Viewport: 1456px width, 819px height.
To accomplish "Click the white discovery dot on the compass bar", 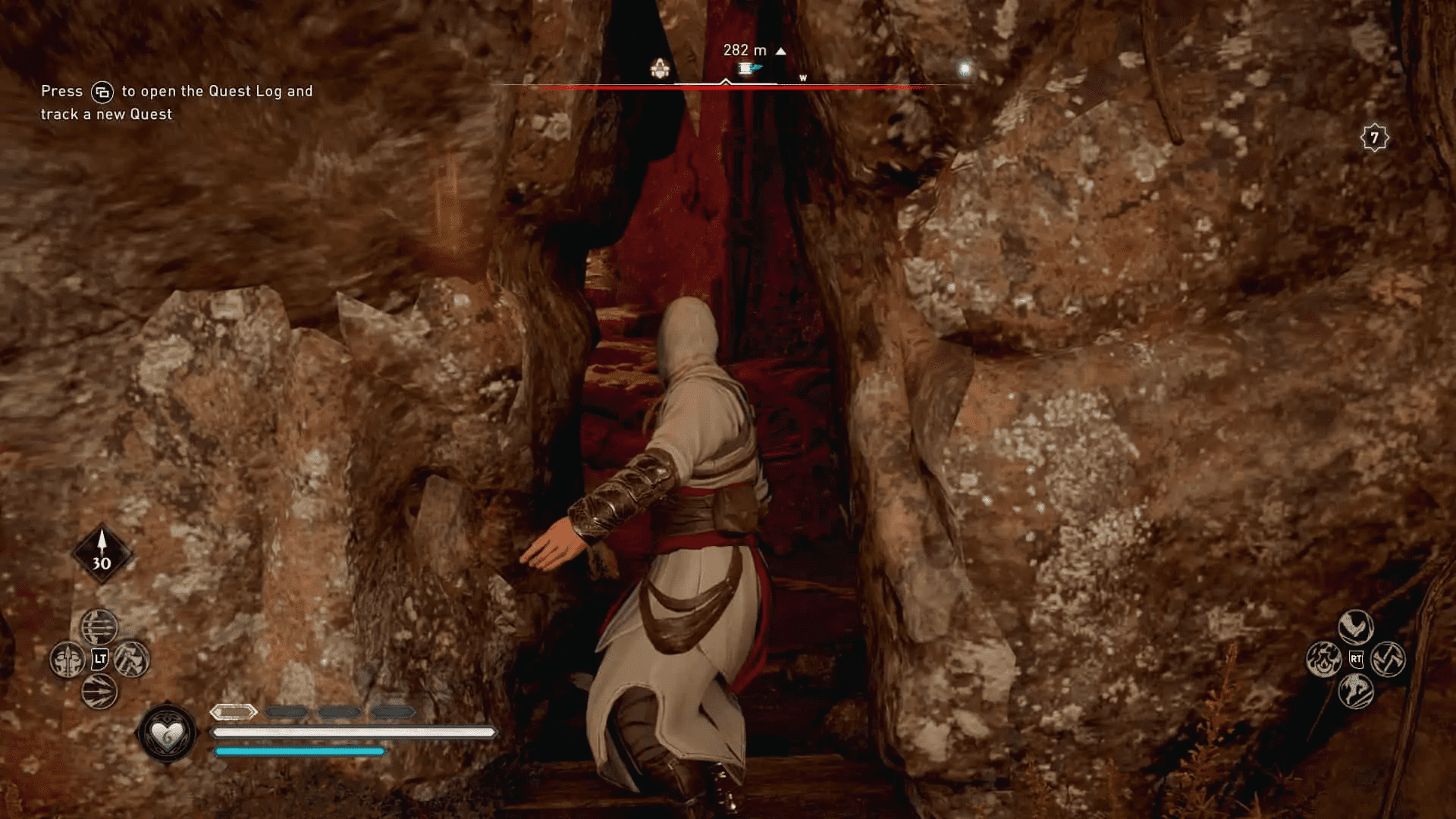I will coord(965,68).
